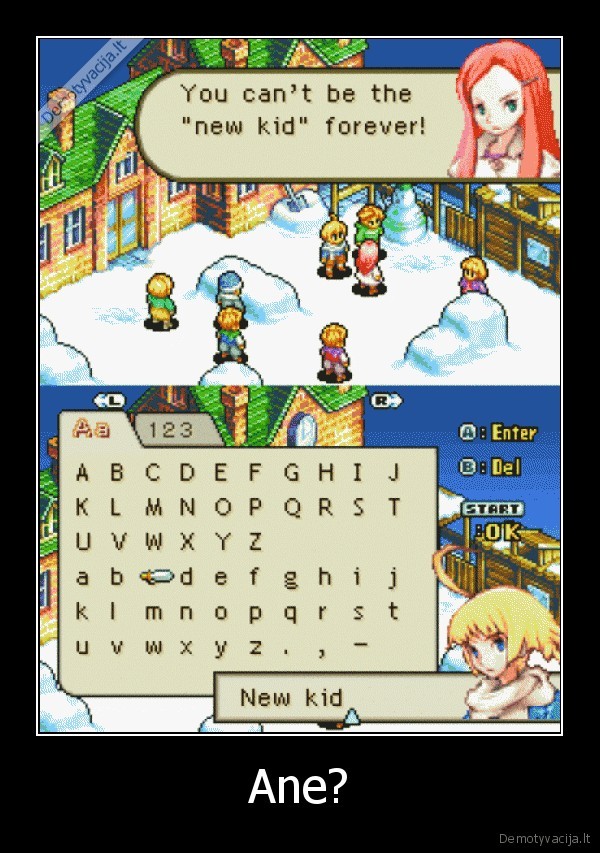Select uppercase Q on the name keyboard
This screenshot has width=600, height=853.
pyautogui.click(x=292, y=507)
